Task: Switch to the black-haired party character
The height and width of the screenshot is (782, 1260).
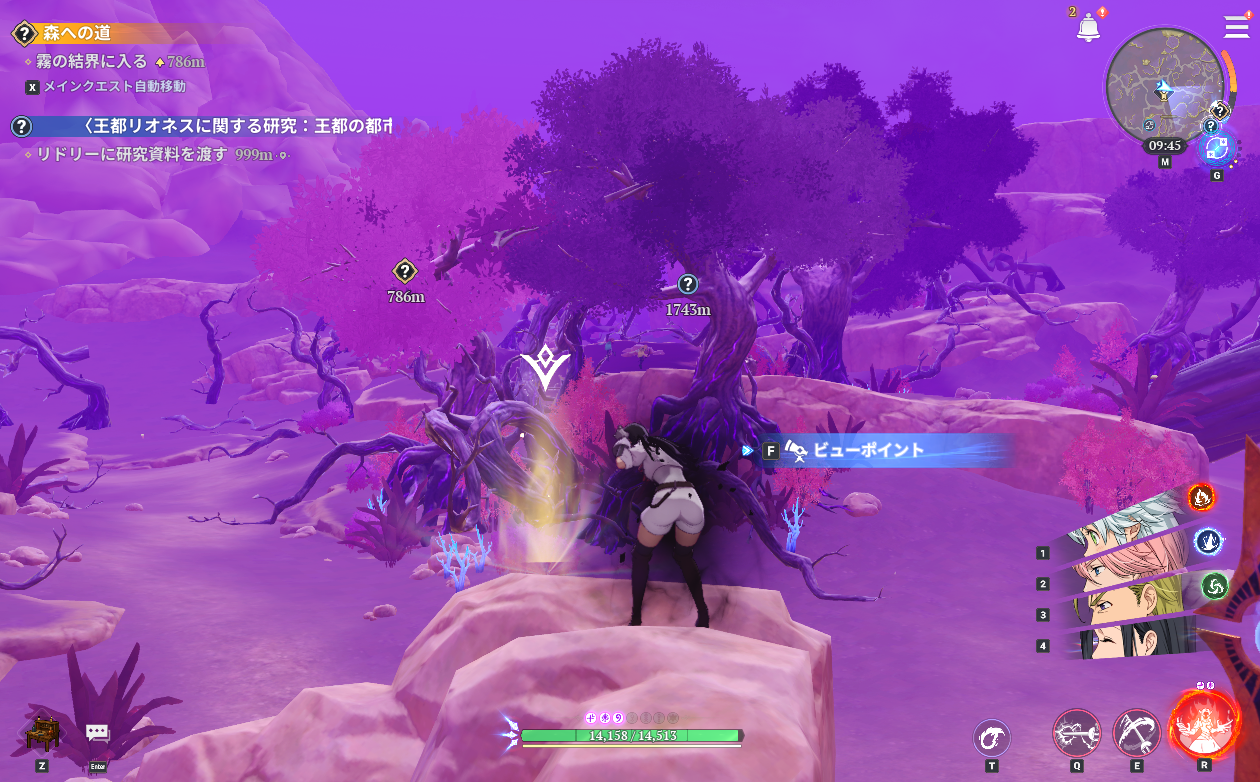Action: [x=1120, y=639]
